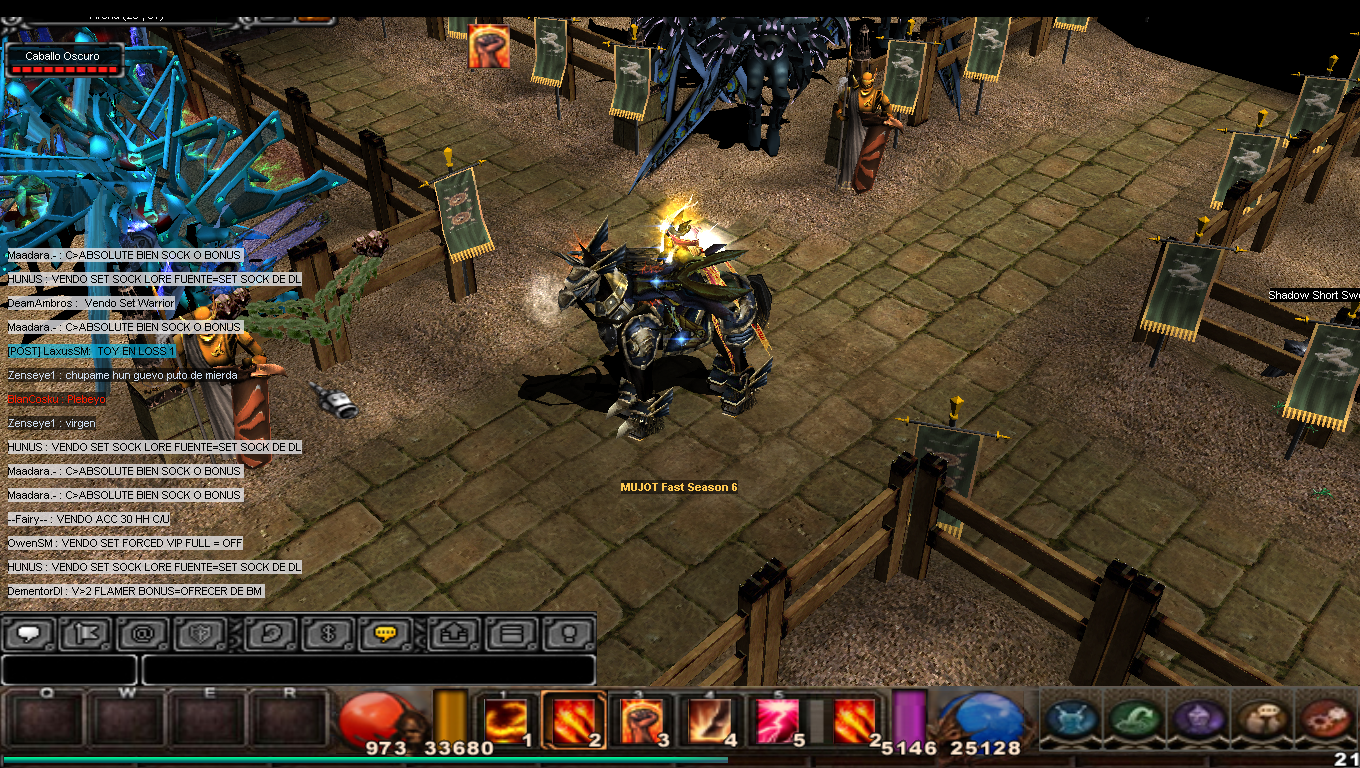Click the chat window frame button

click(511, 634)
